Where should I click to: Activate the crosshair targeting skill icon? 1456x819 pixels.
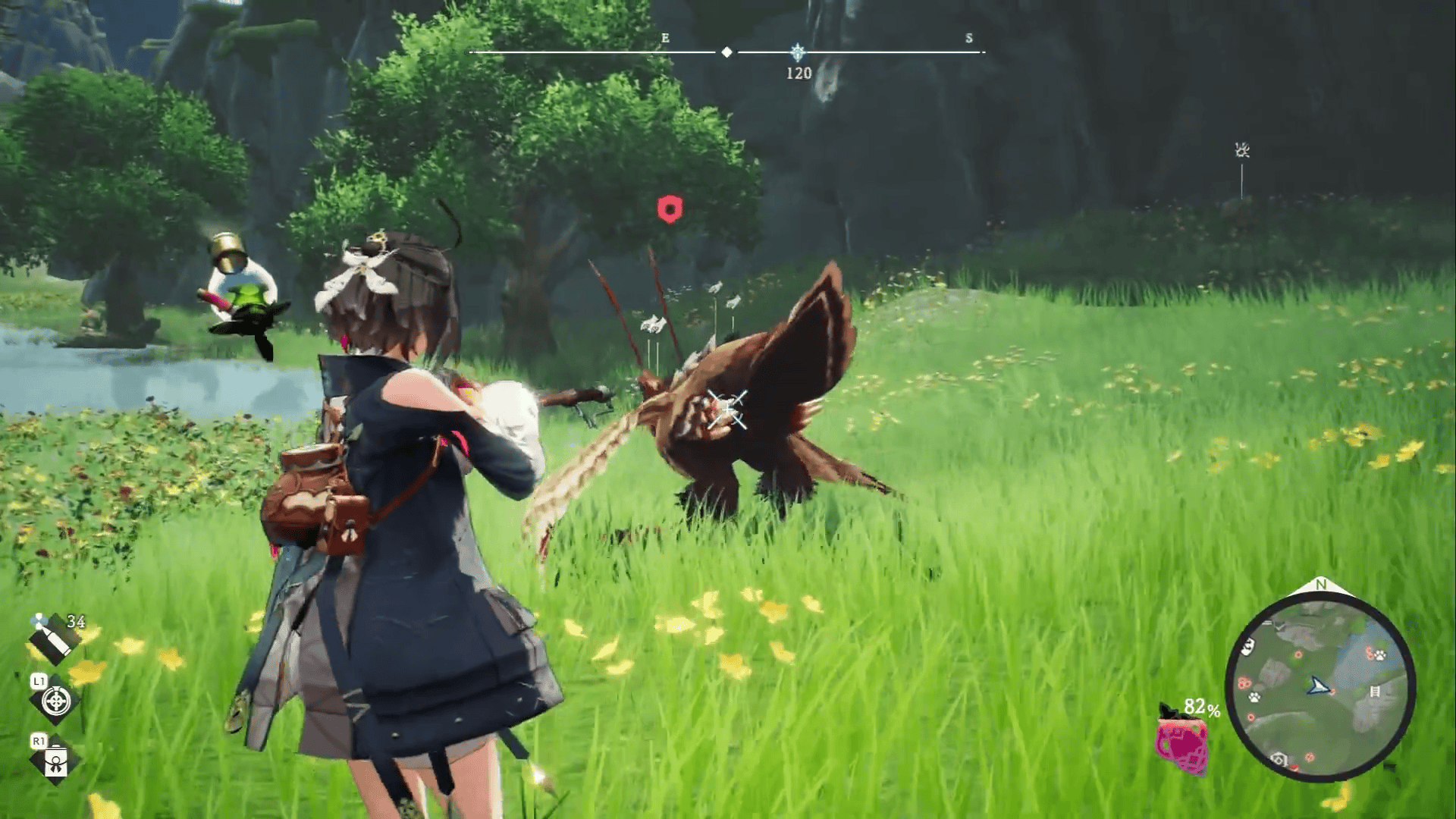tap(56, 701)
